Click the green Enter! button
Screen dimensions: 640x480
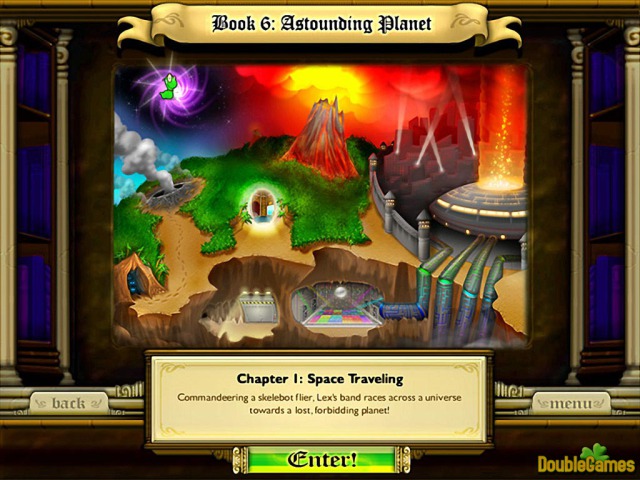pyautogui.click(x=321, y=460)
